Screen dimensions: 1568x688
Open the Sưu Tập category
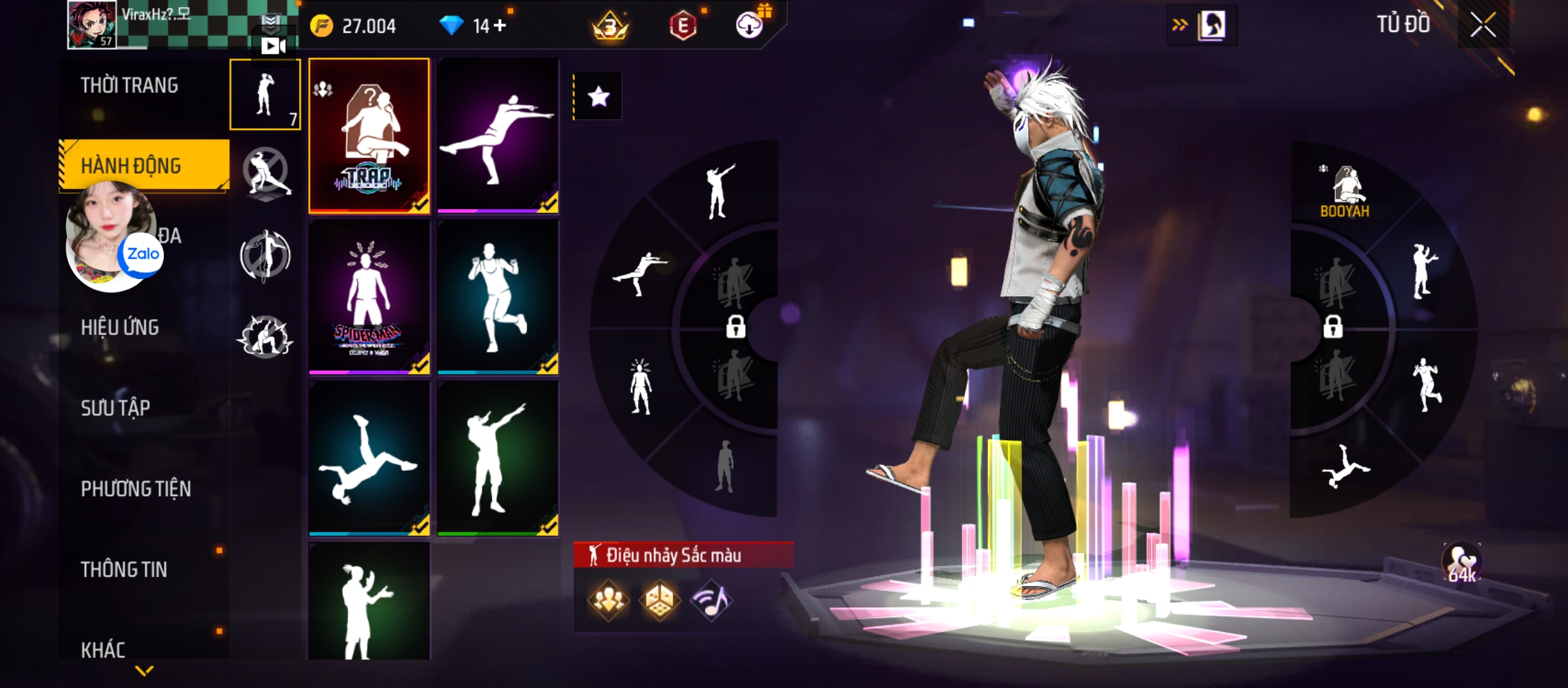click(115, 408)
